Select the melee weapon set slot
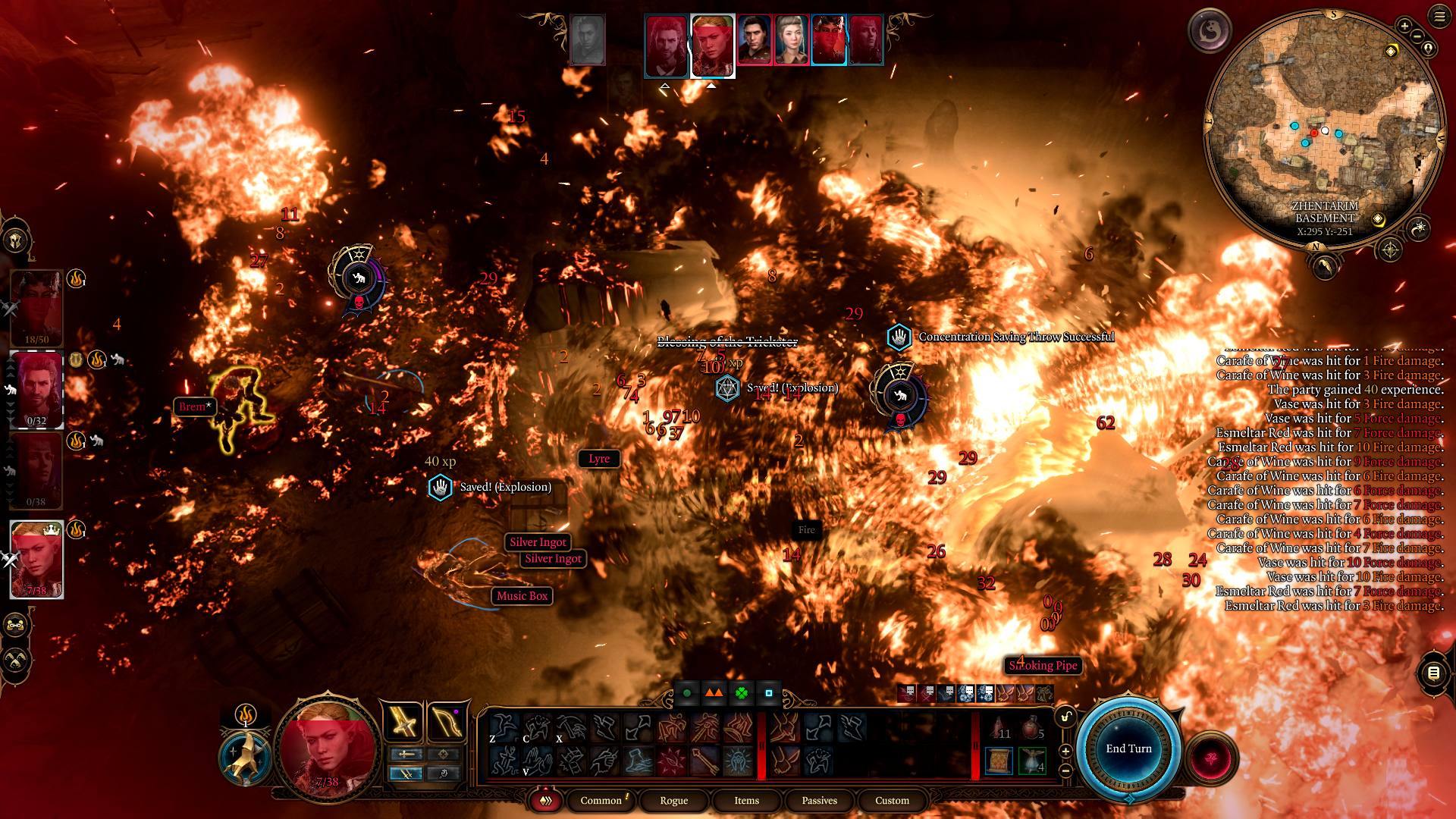 pos(403,721)
